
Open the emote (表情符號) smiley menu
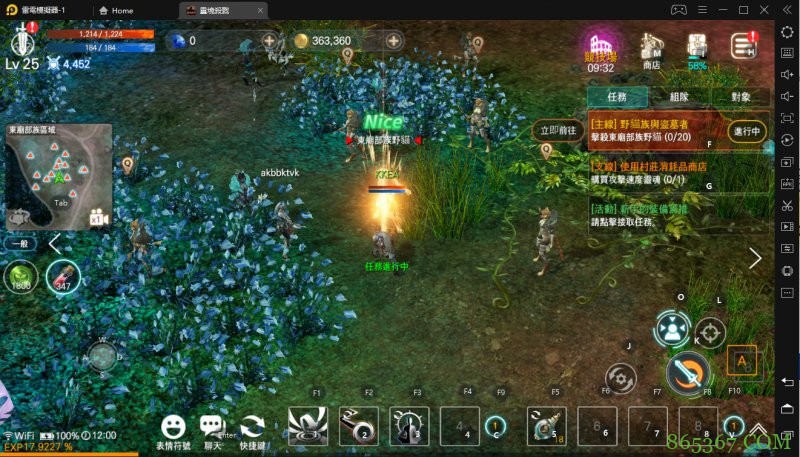[x=174, y=427]
